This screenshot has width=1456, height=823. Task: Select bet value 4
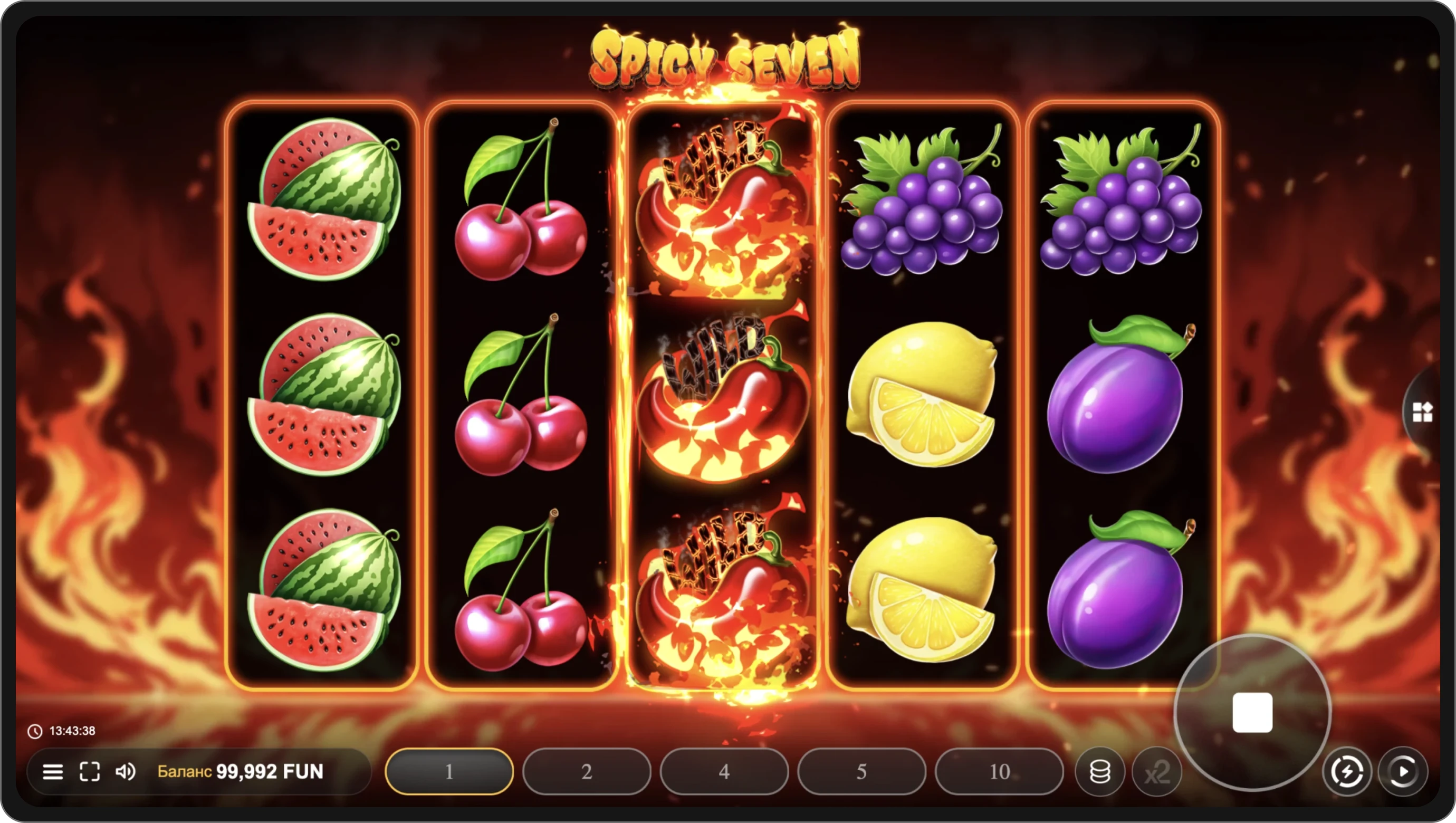tap(724, 771)
